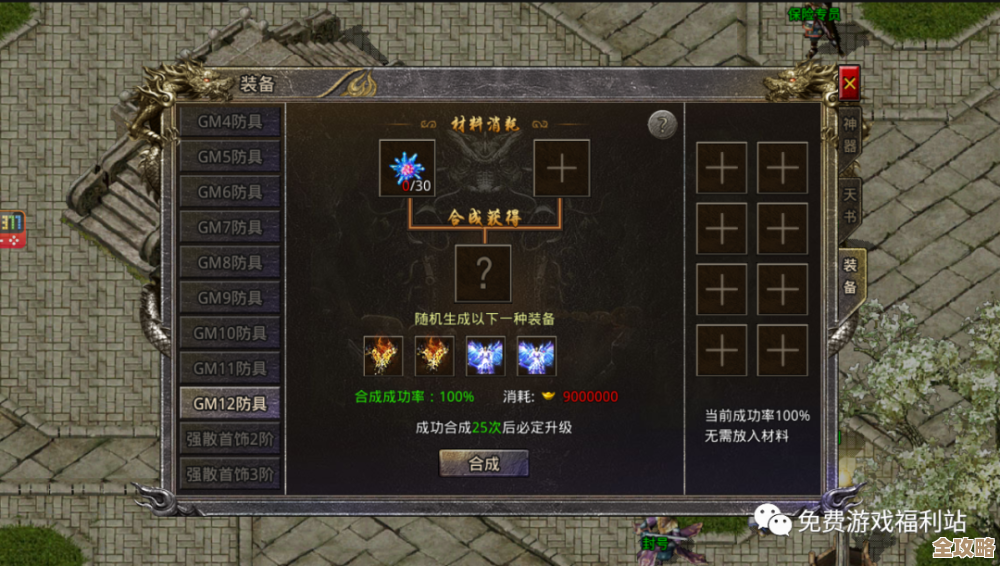Select the GM4防具 category
1000x566 pixels.
coord(229,121)
